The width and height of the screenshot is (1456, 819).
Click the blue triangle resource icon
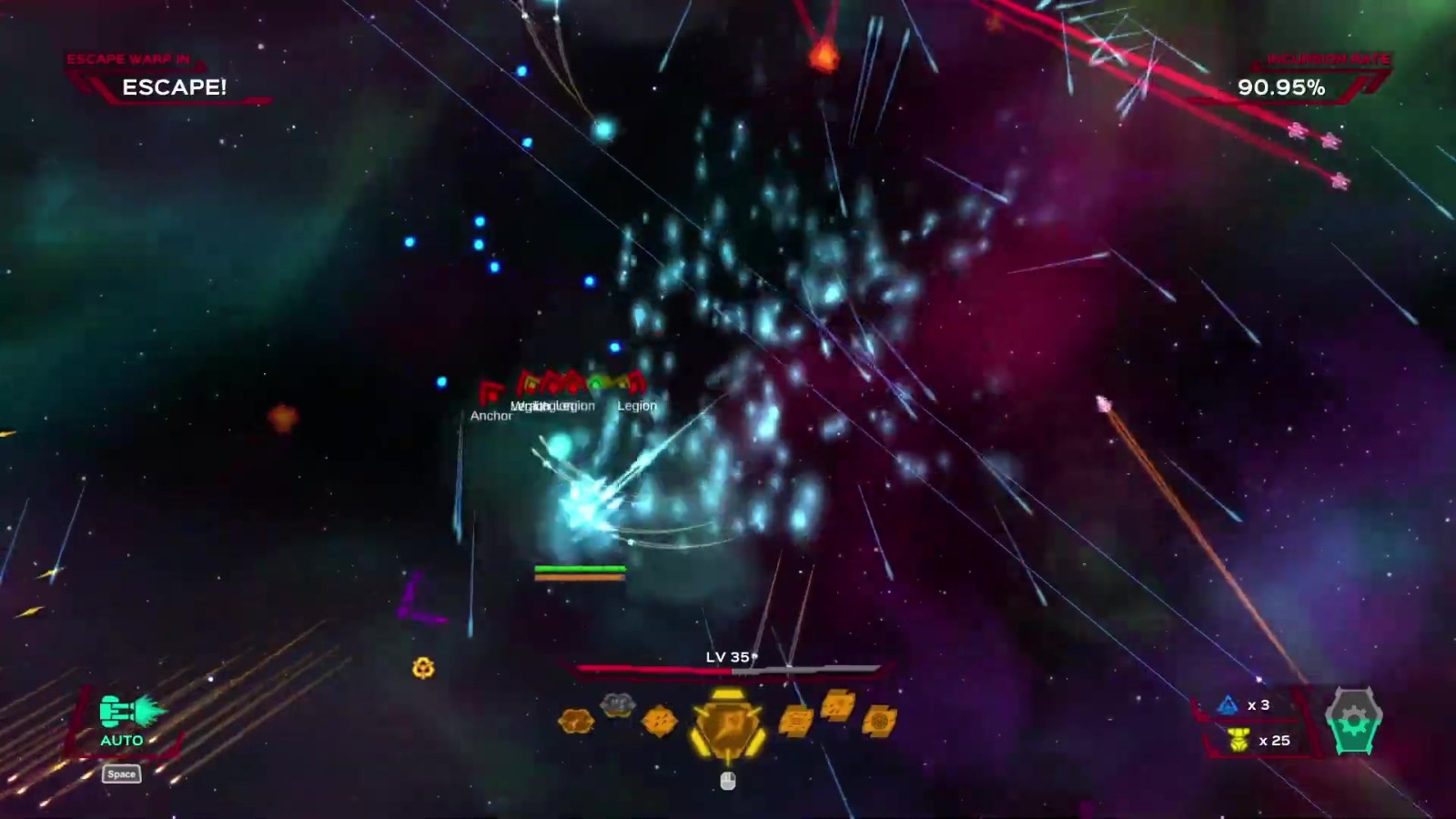pyautogui.click(x=1228, y=704)
